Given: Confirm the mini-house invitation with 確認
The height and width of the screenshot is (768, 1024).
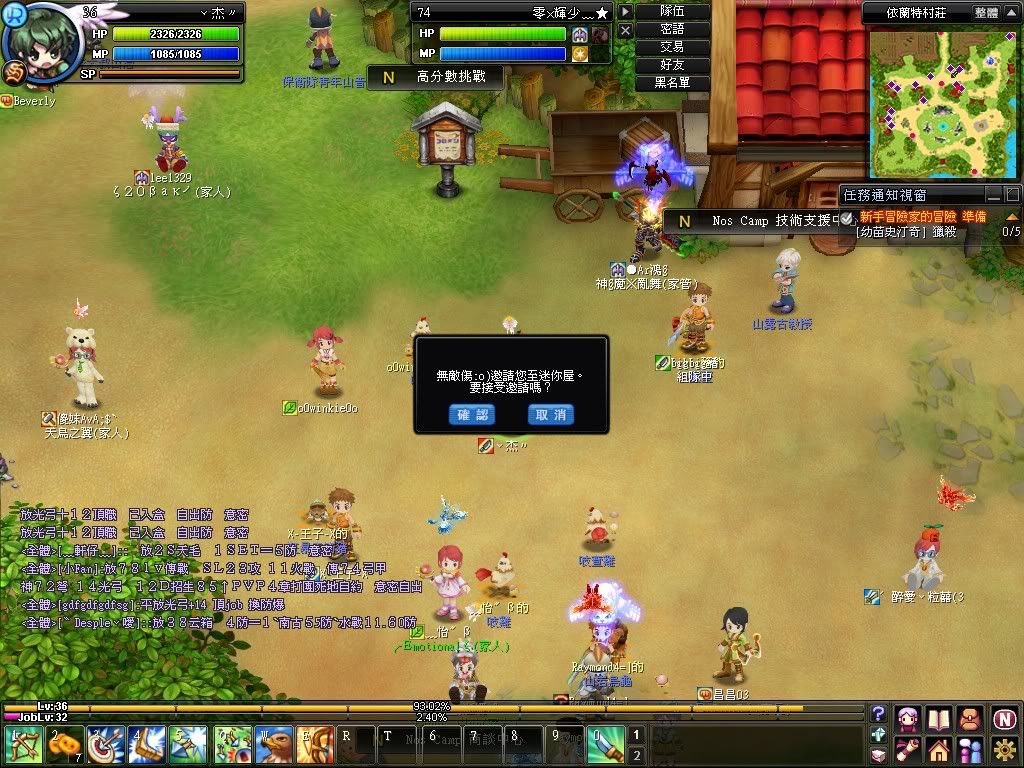Looking at the screenshot, I should coord(471,414).
